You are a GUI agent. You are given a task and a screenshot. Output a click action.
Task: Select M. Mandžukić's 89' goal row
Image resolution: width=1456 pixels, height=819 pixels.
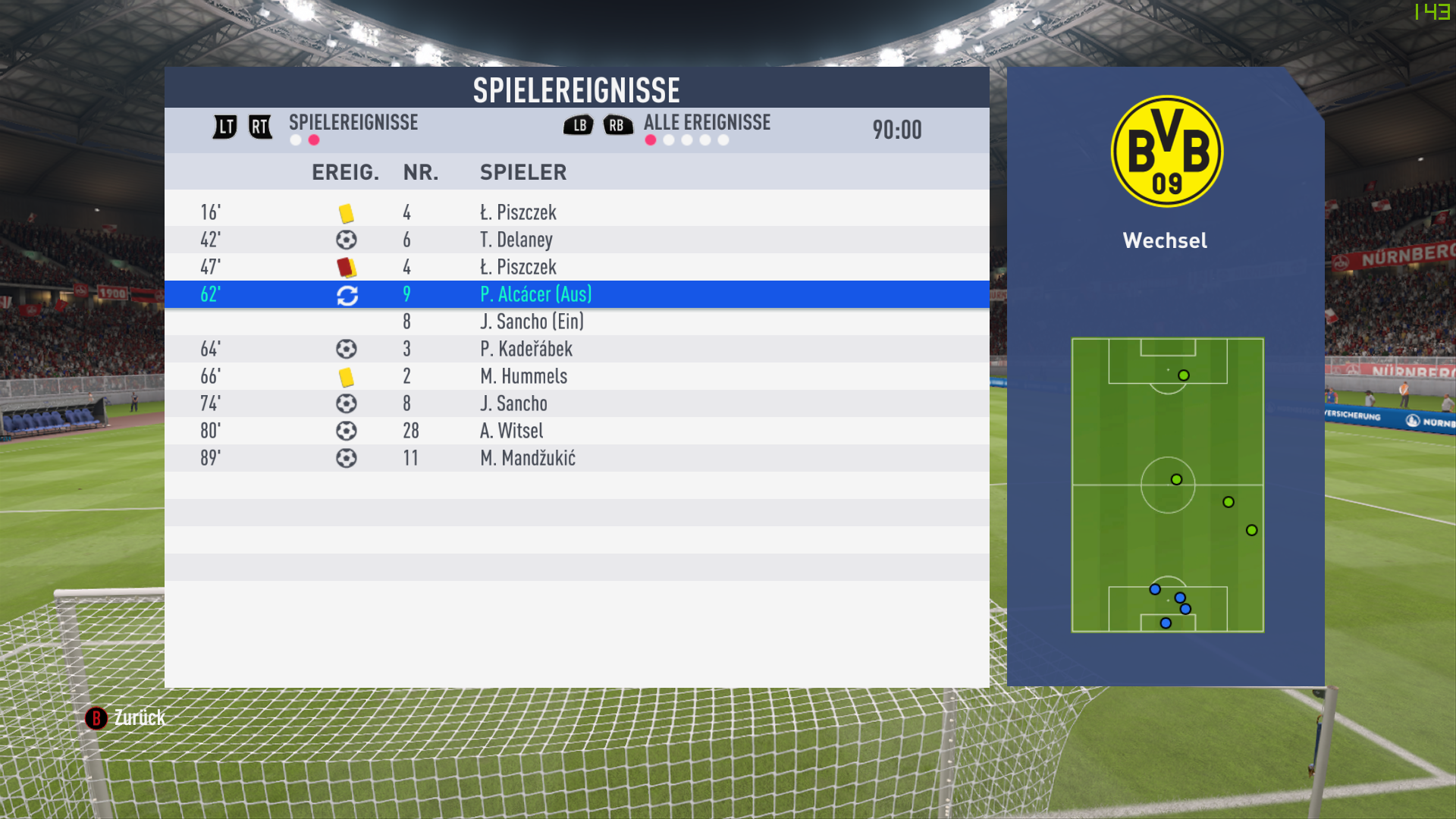tap(576, 458)
